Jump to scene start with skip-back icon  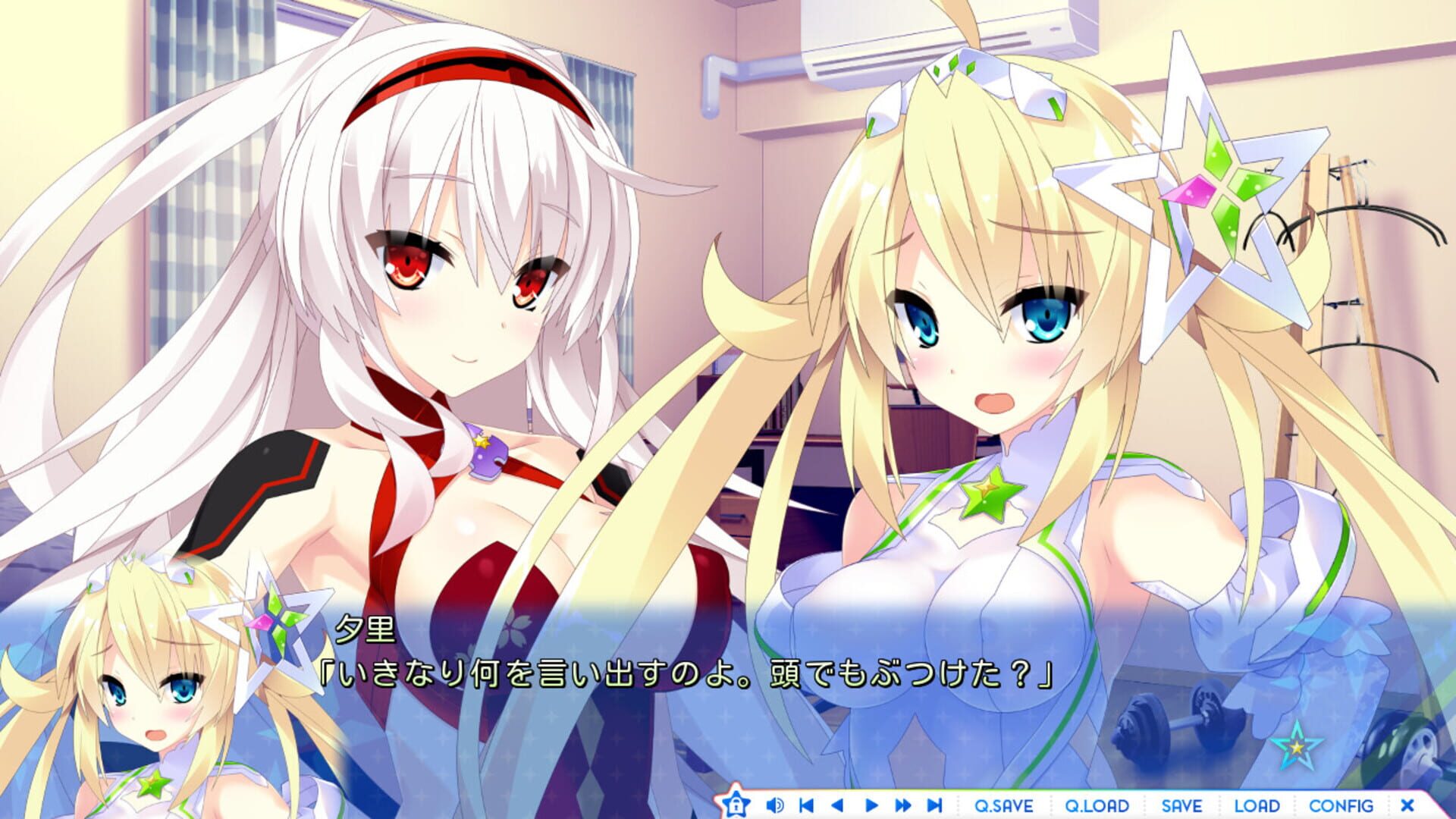(805, 805)
